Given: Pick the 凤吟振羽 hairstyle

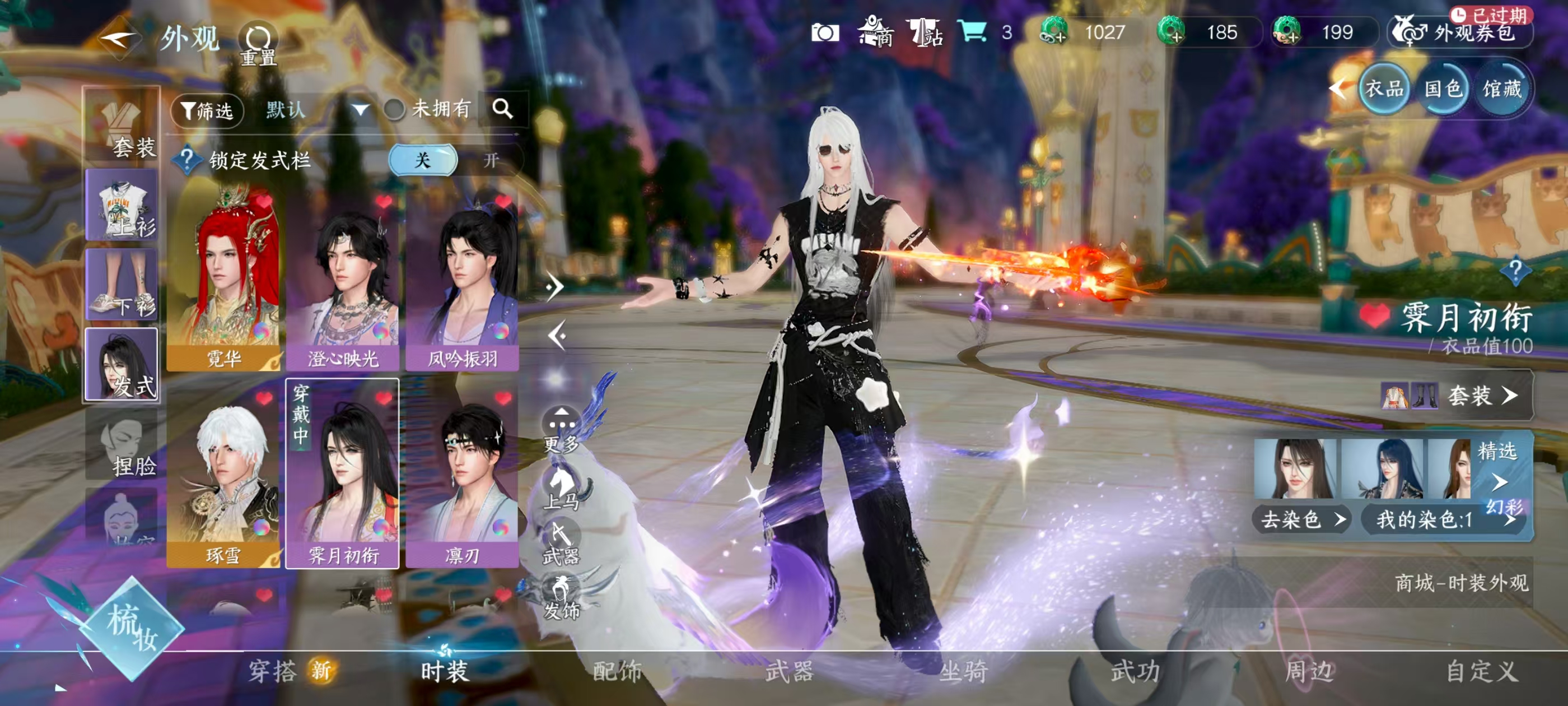Looking at the screenshot, I should 462,280.
